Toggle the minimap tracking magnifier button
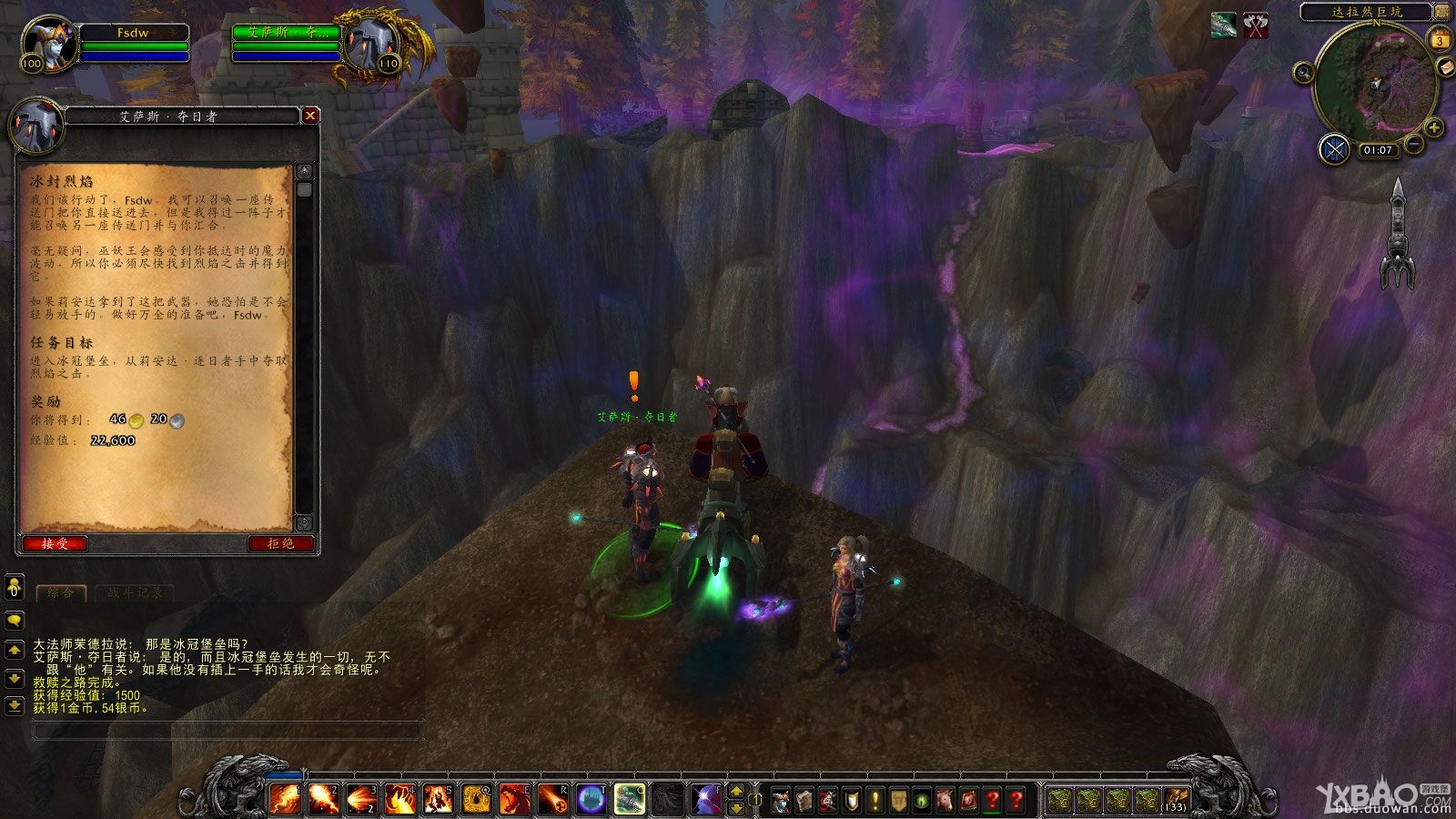This screenshot has height=819, width=1456. click(1303, 72)
